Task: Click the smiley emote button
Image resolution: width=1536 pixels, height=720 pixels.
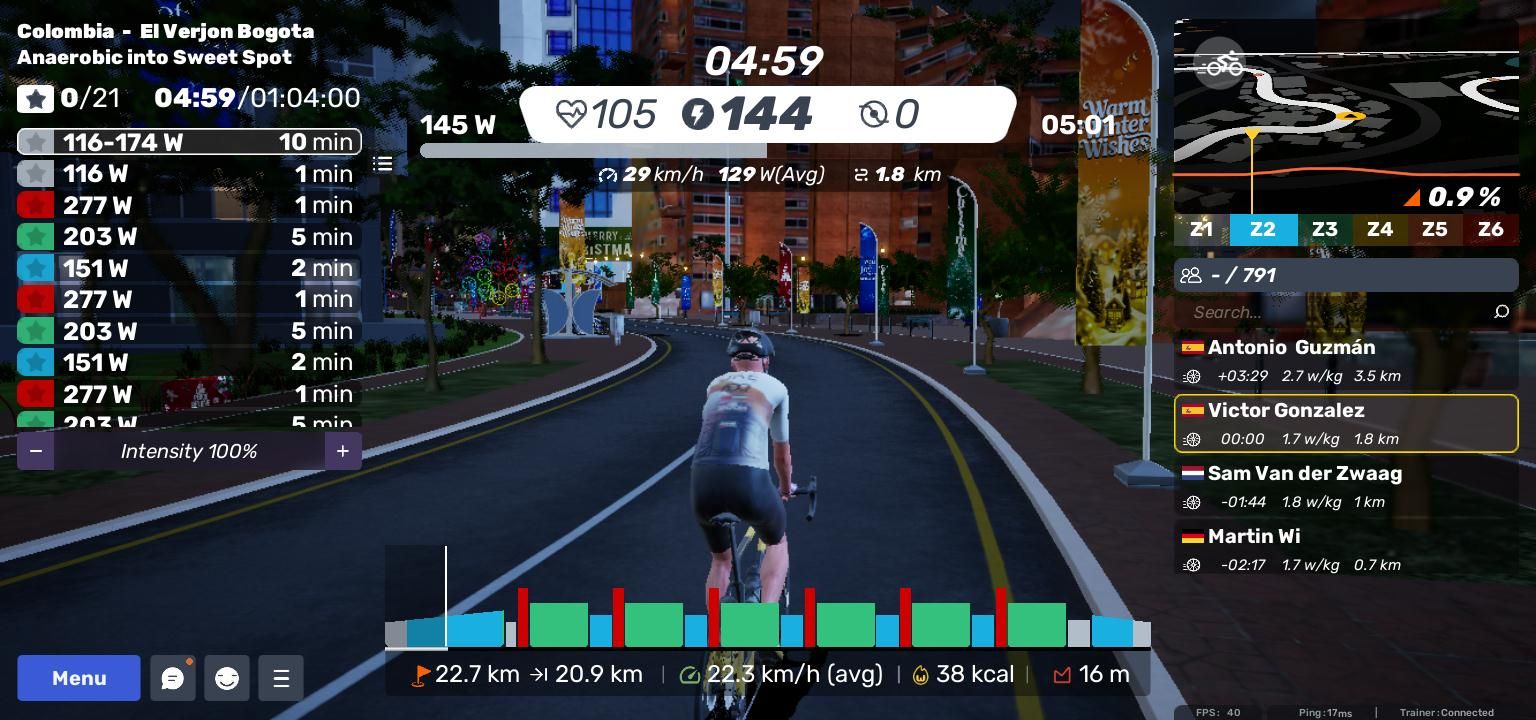Action: pos(227,679)
